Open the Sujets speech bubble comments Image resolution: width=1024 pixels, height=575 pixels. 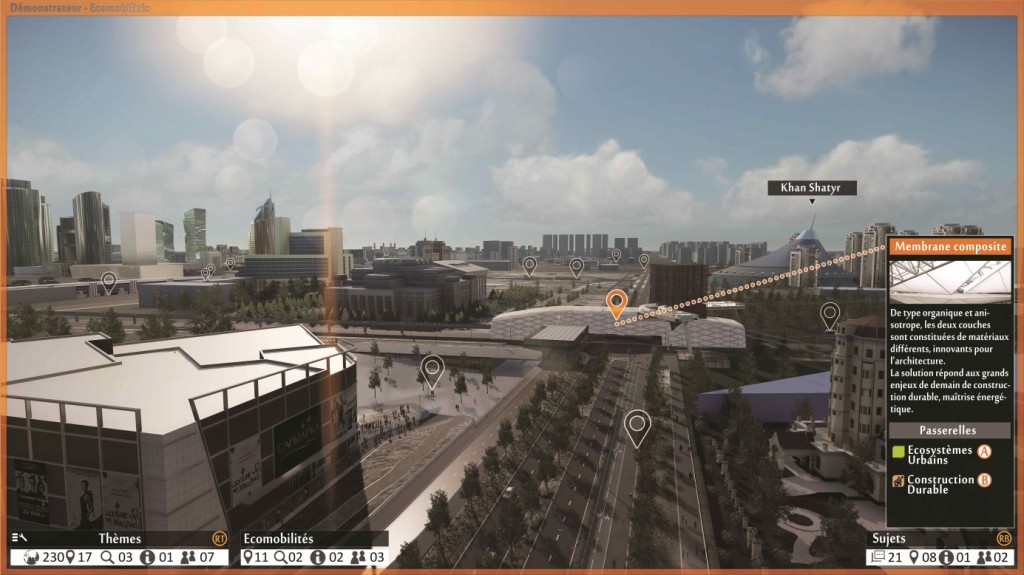879,557
